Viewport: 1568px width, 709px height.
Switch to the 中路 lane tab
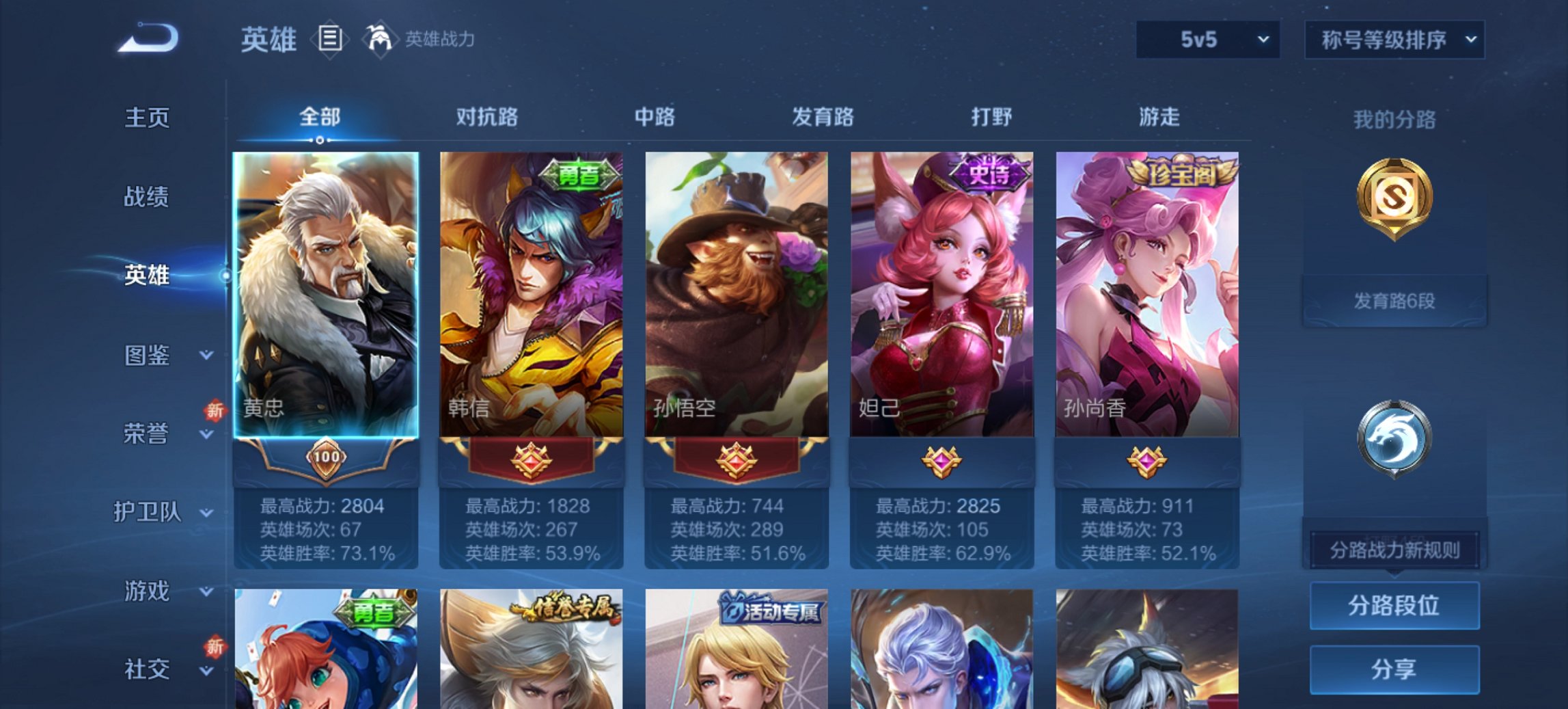[656, 117]
